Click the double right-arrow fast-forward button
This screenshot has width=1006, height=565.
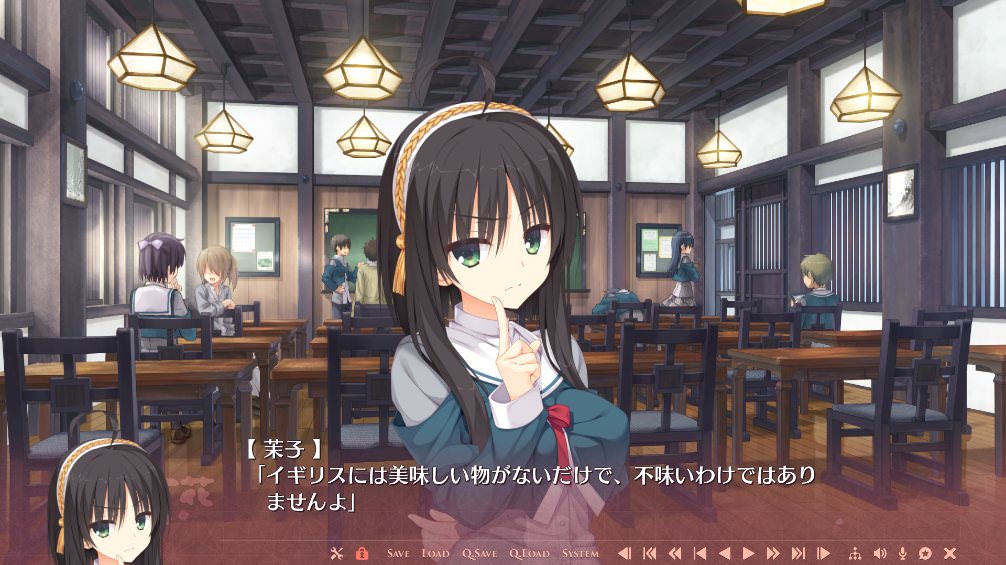pyautogui.click(x=773, y=553)
